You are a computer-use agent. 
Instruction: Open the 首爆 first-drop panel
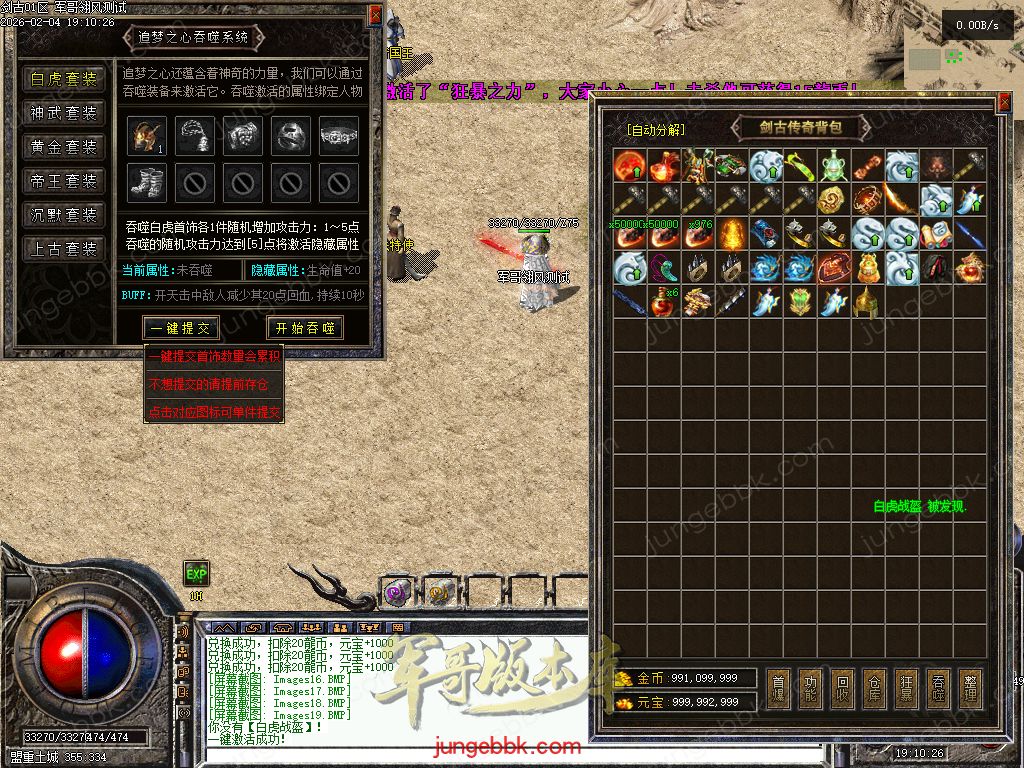tap(779, 689)
